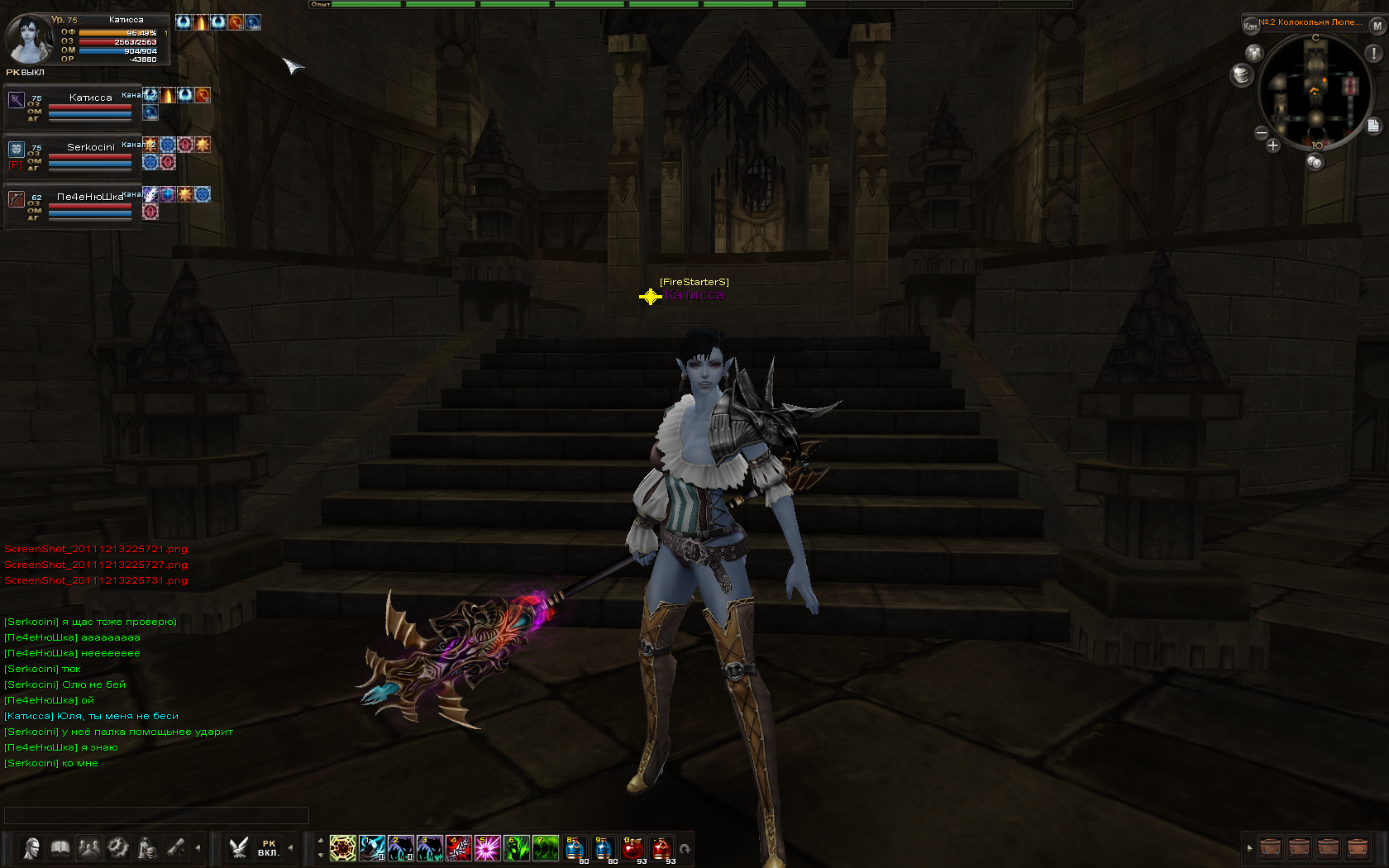Cast the pink starburst skill in slot 5
The width and height of the screenshot is (1389, 868).
pos(487,848)
